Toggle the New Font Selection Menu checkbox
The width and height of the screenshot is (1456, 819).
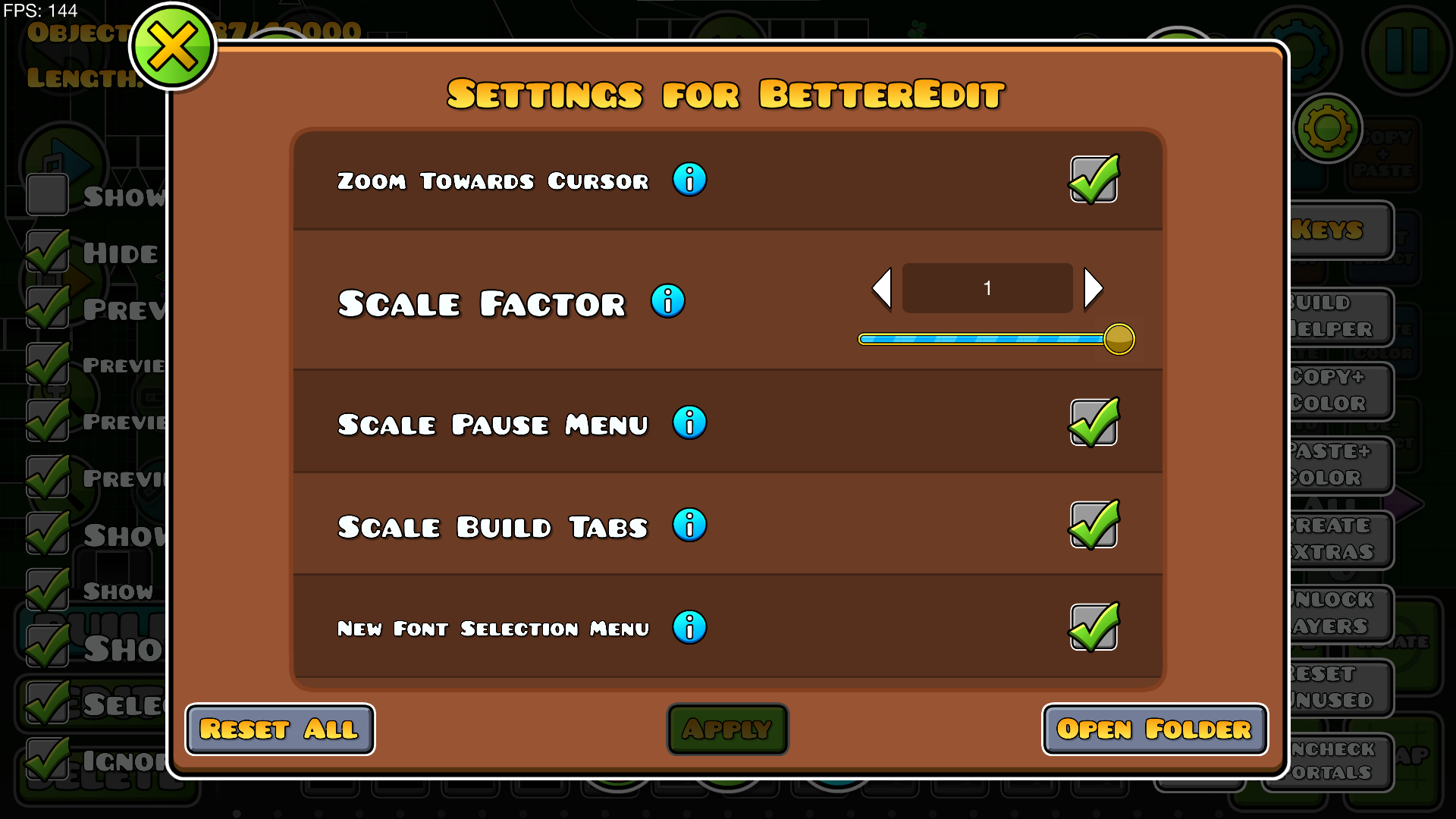1094,627
